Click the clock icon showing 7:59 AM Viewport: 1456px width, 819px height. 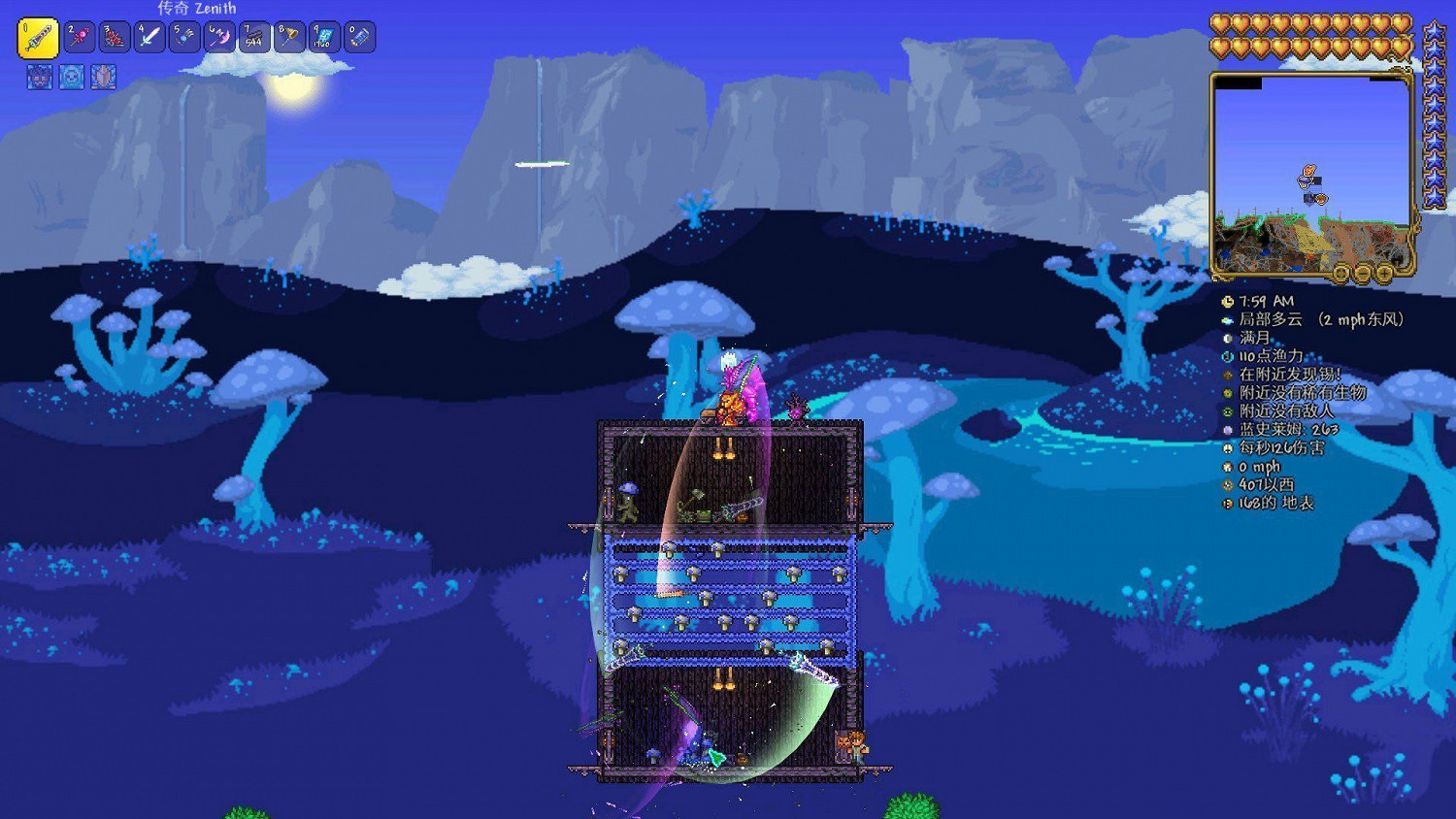1227,301
